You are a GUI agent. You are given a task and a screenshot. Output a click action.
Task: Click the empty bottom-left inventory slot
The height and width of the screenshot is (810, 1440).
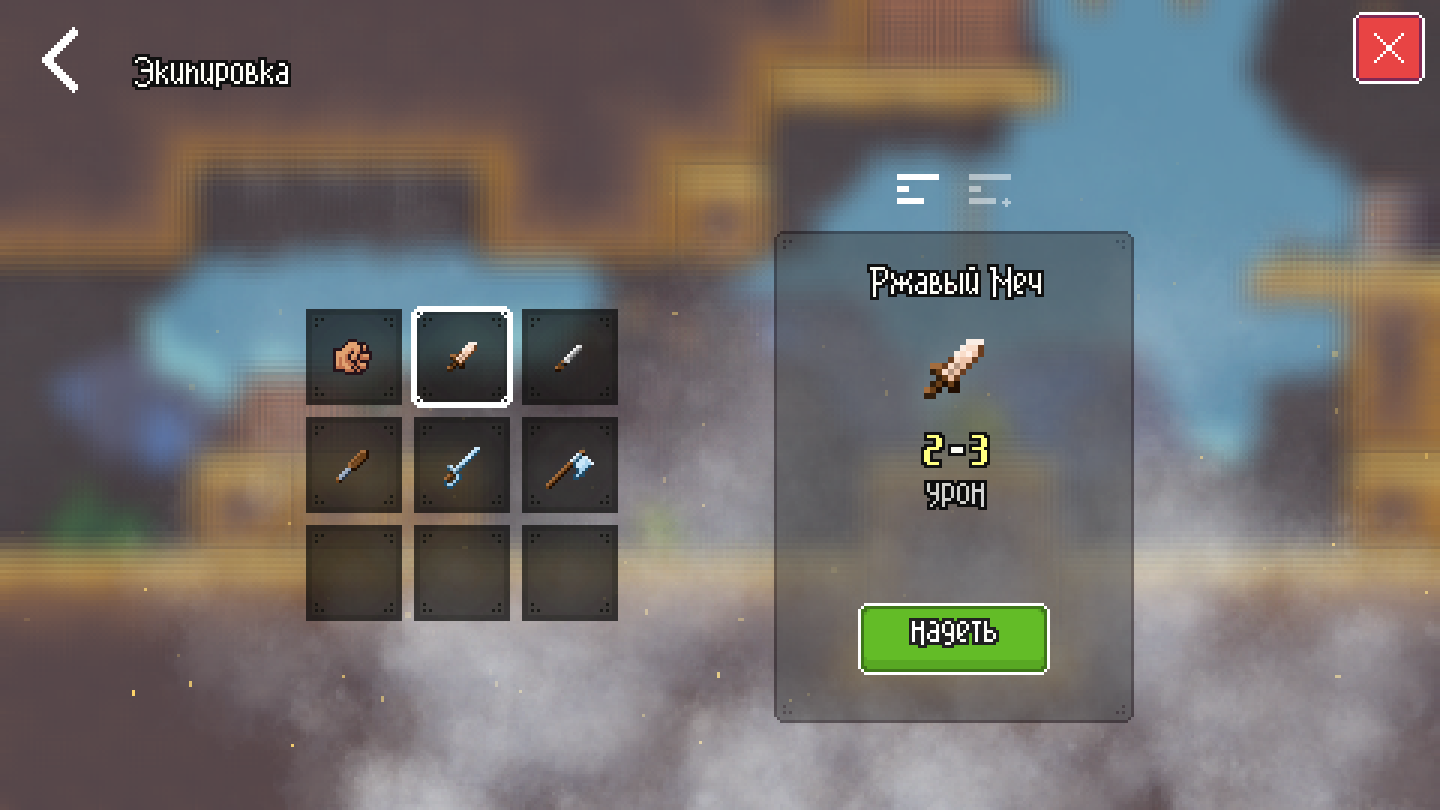[353, 571]
